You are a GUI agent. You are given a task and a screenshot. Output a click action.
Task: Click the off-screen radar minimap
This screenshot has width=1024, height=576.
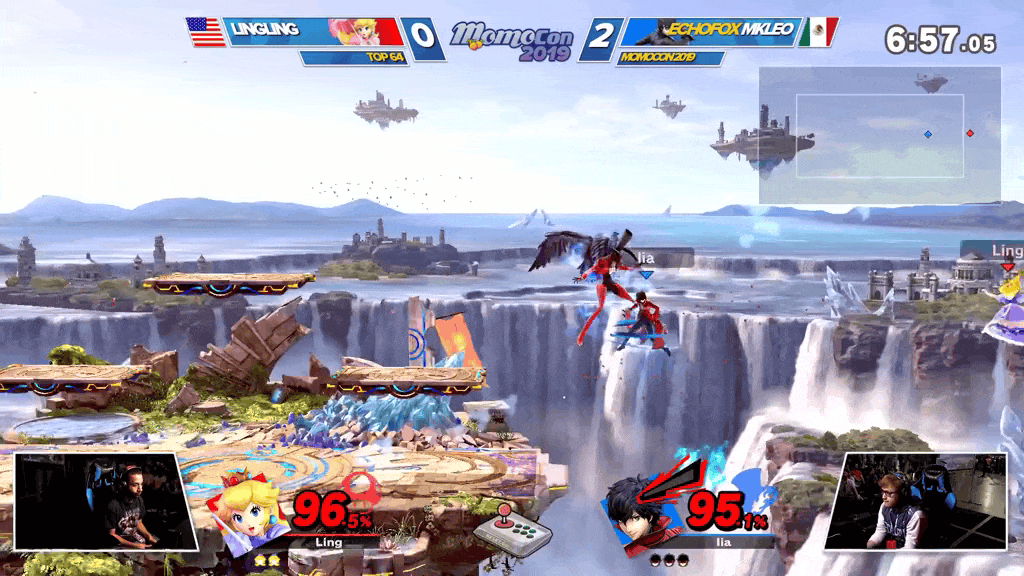(x=880, y=135)
